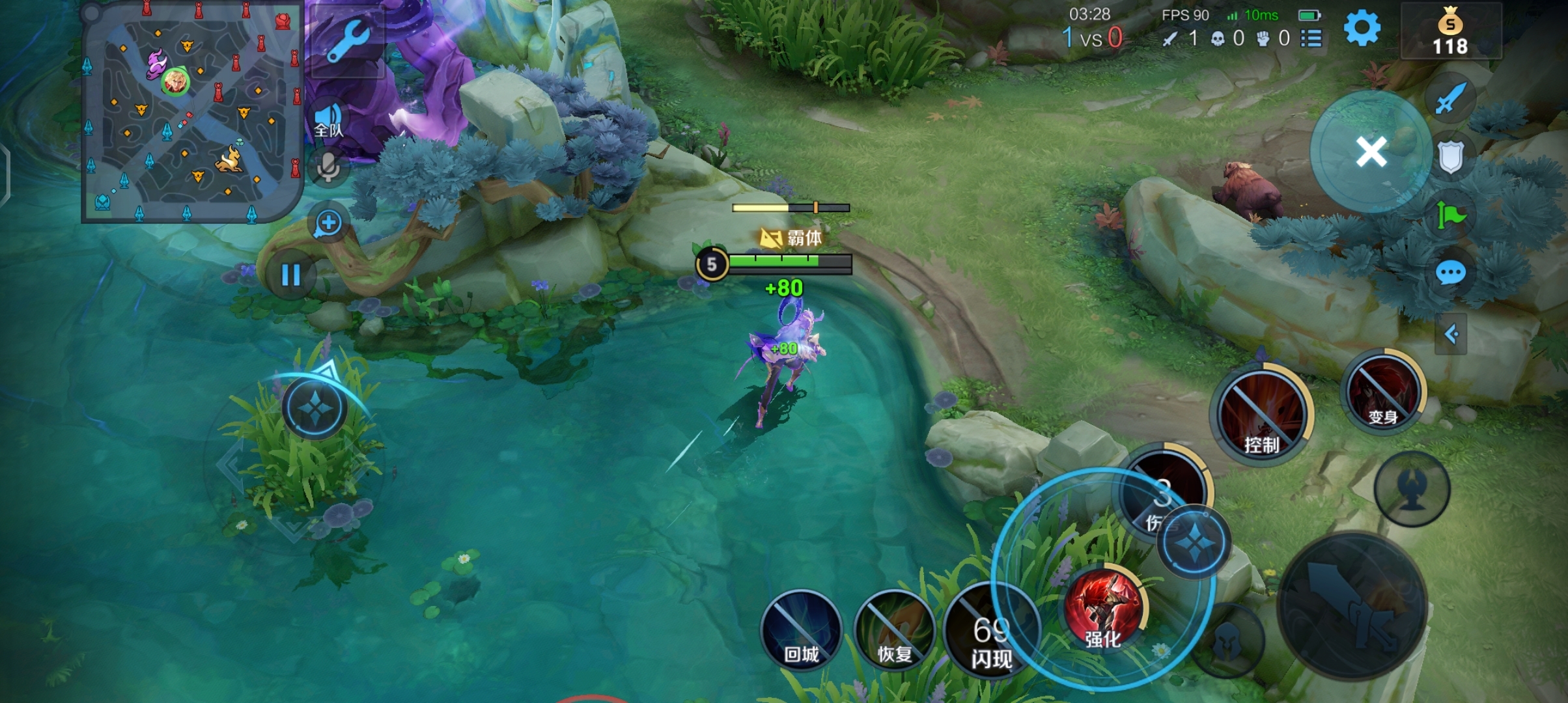The image size is (1568, 703).
Task: Click the magnifier plus zoom button
Action: pyautogui.click(x=328, y=223)
